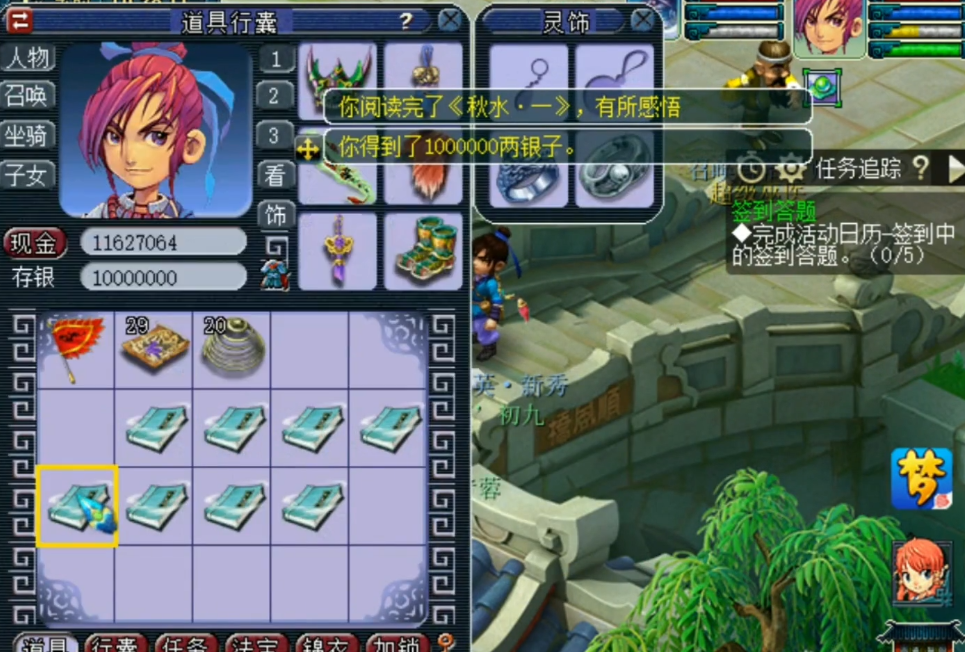The width and height of the screenshot is (965, 652).
Task: Select the purple pendant equipment slot
Action: pyautogui.click(x=338, y=252)
